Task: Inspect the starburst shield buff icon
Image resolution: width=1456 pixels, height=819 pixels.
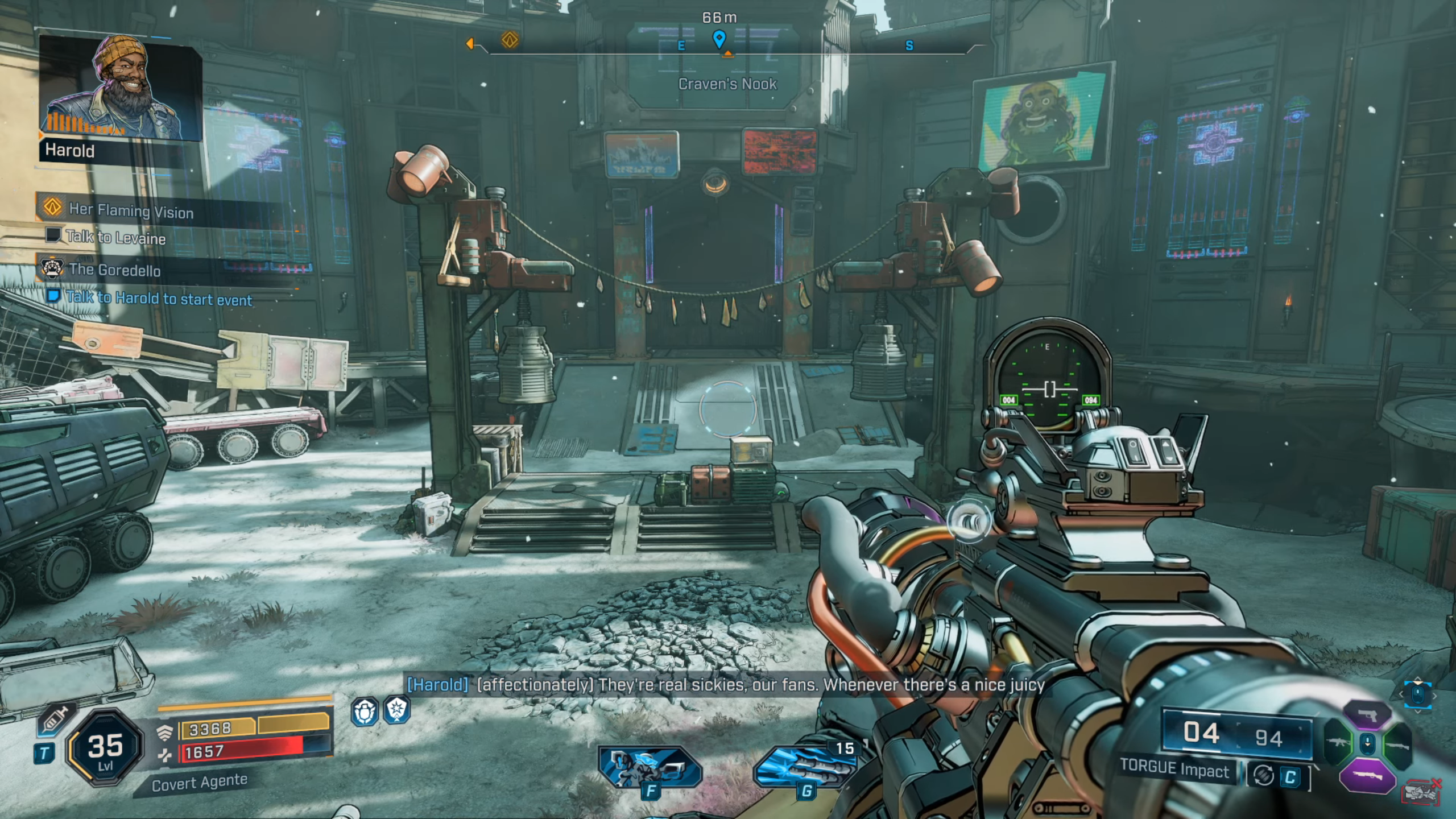Action: coord(396,710)
